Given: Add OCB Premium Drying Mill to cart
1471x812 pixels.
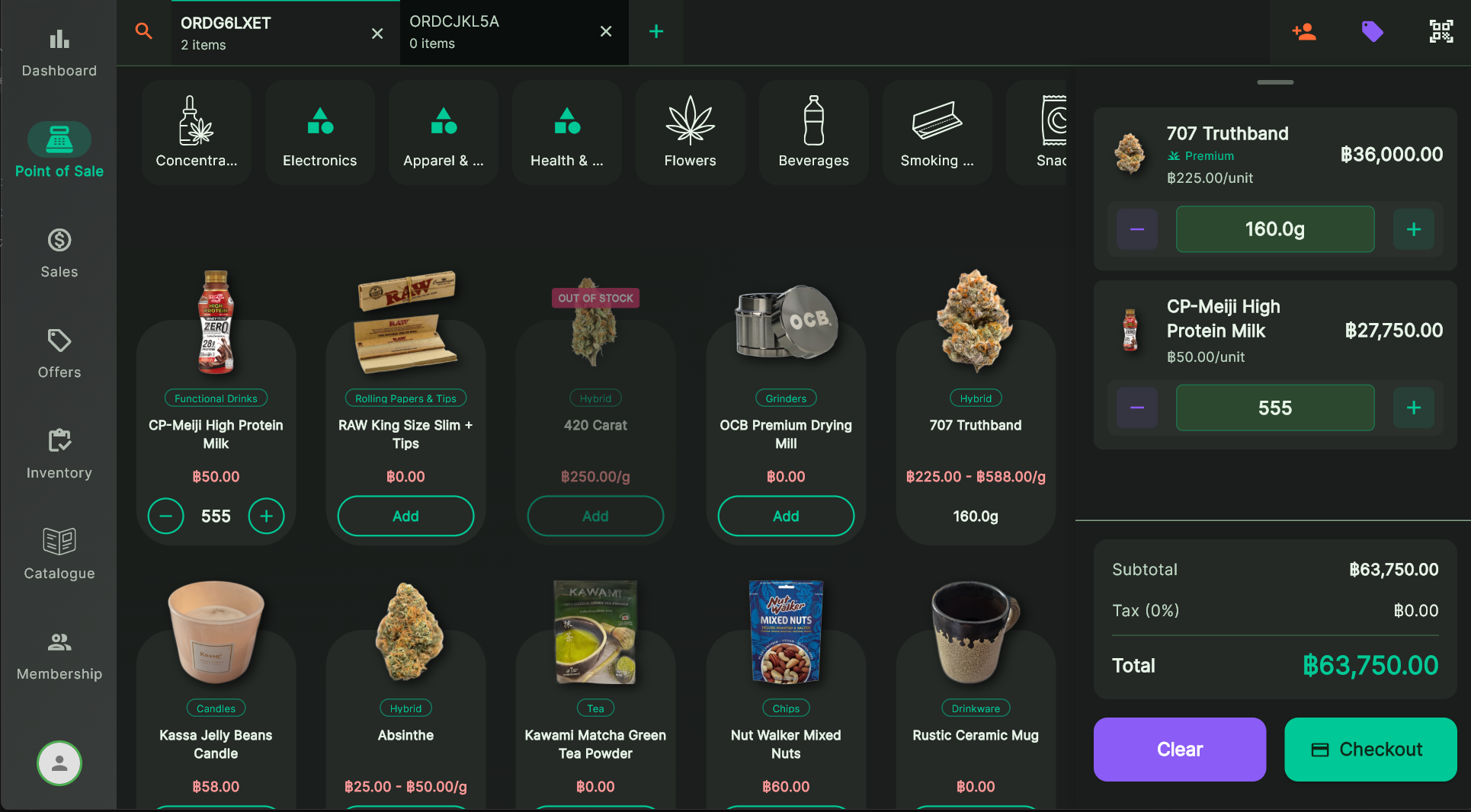Looking at the screenshot, I should click(785, 516).
